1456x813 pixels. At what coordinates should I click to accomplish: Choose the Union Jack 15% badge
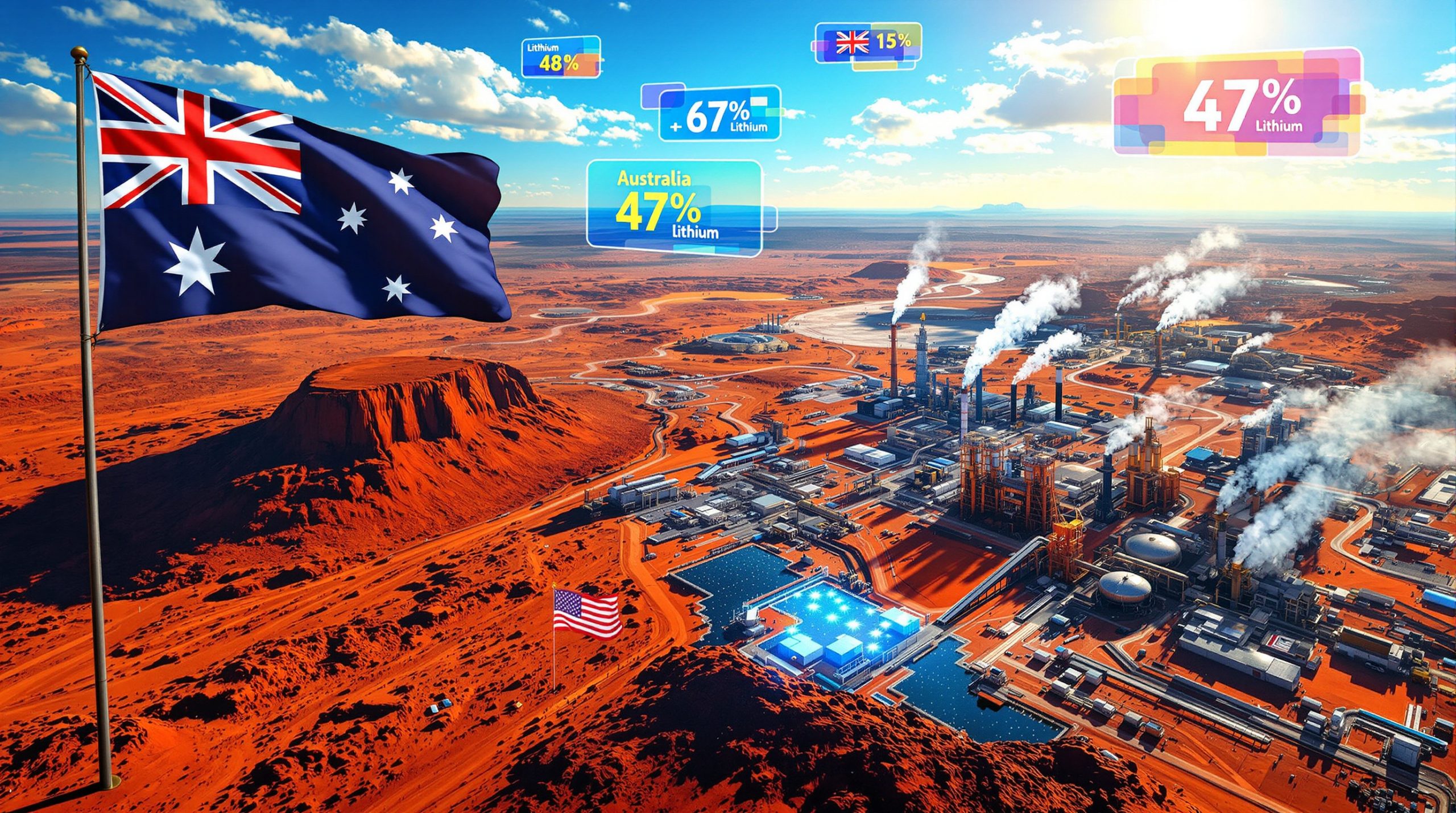(868, 43)
